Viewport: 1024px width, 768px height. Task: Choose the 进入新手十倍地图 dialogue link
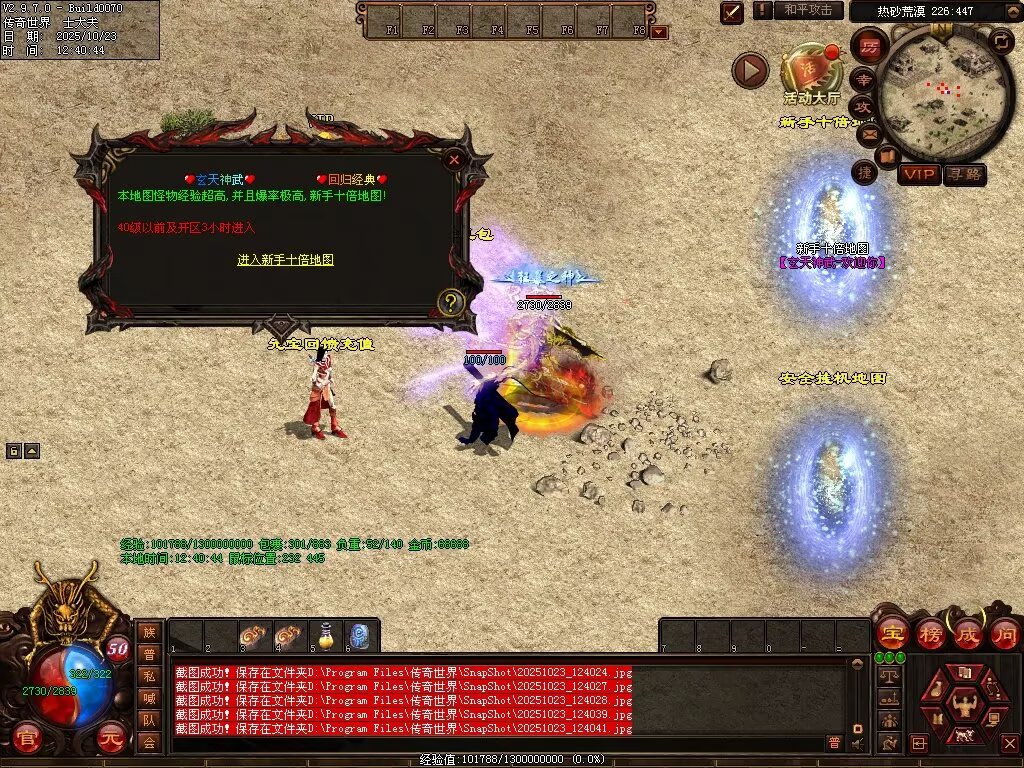(x=285, y=260)
